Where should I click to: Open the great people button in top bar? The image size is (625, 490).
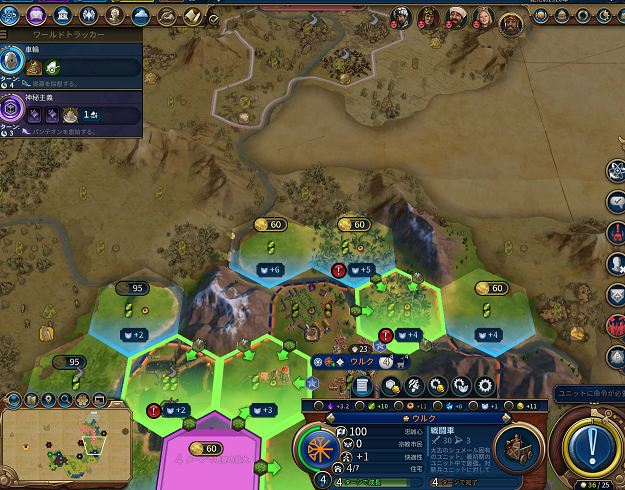click(x=114, y=15)
